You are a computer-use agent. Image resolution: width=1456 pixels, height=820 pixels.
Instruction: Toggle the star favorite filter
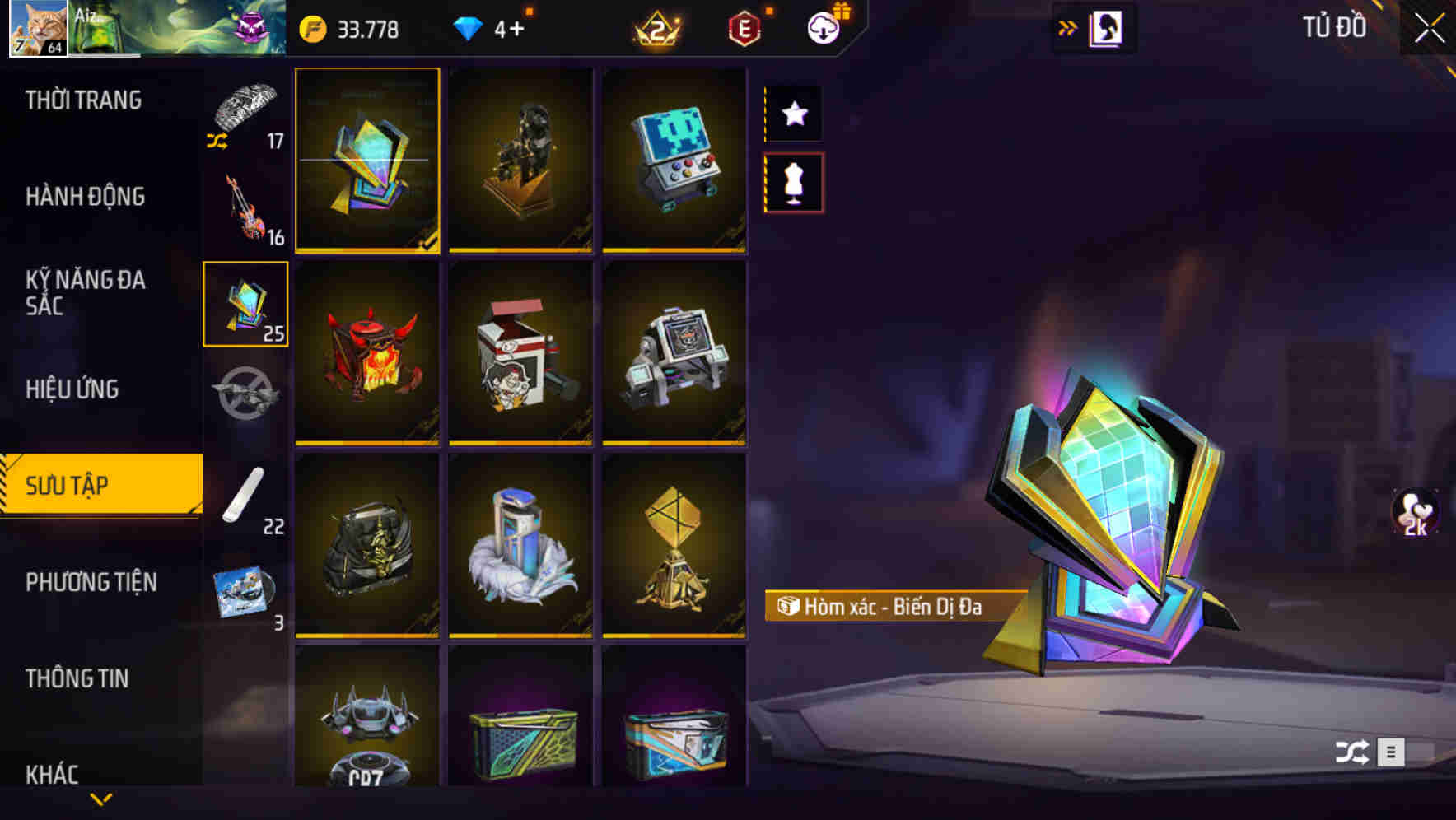pyautogui.click(x=793, y=114)
